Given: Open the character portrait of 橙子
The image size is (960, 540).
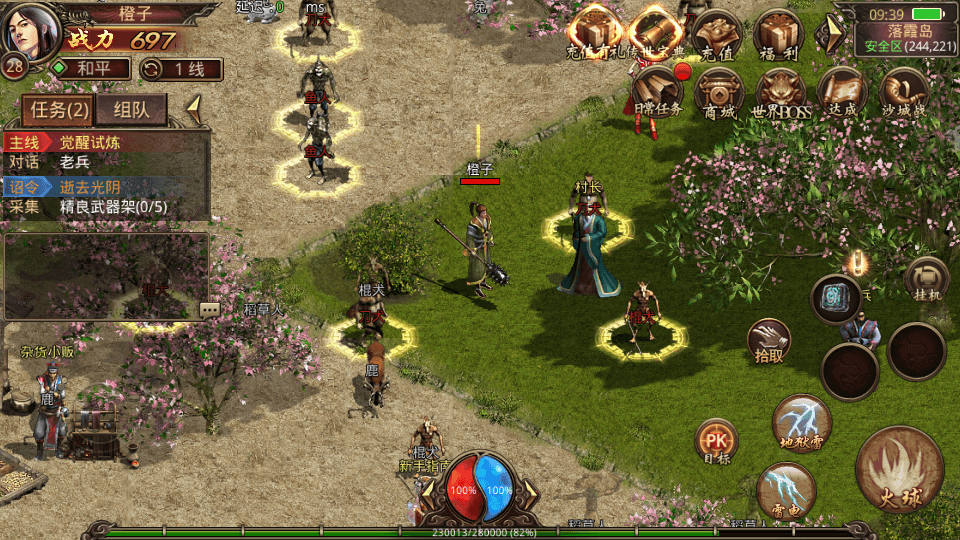Looking at the screenshot, I should pyautogui.click(x=28, y=30).
